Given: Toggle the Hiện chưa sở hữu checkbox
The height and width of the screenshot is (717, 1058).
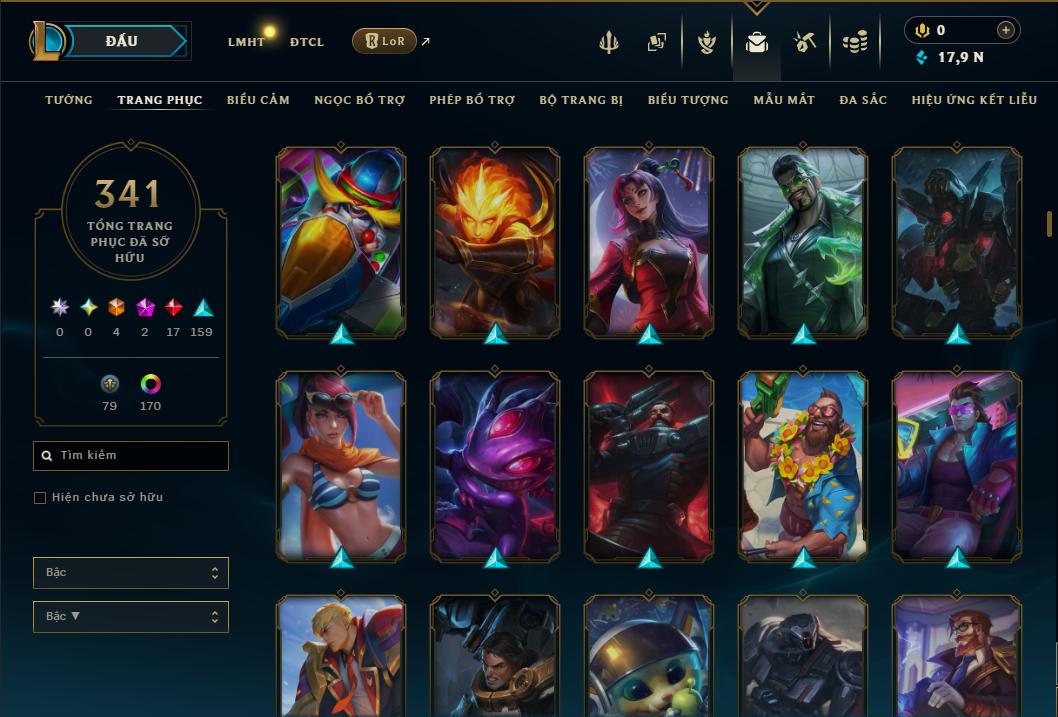Looking at the screenshot, I should [40, 498].
